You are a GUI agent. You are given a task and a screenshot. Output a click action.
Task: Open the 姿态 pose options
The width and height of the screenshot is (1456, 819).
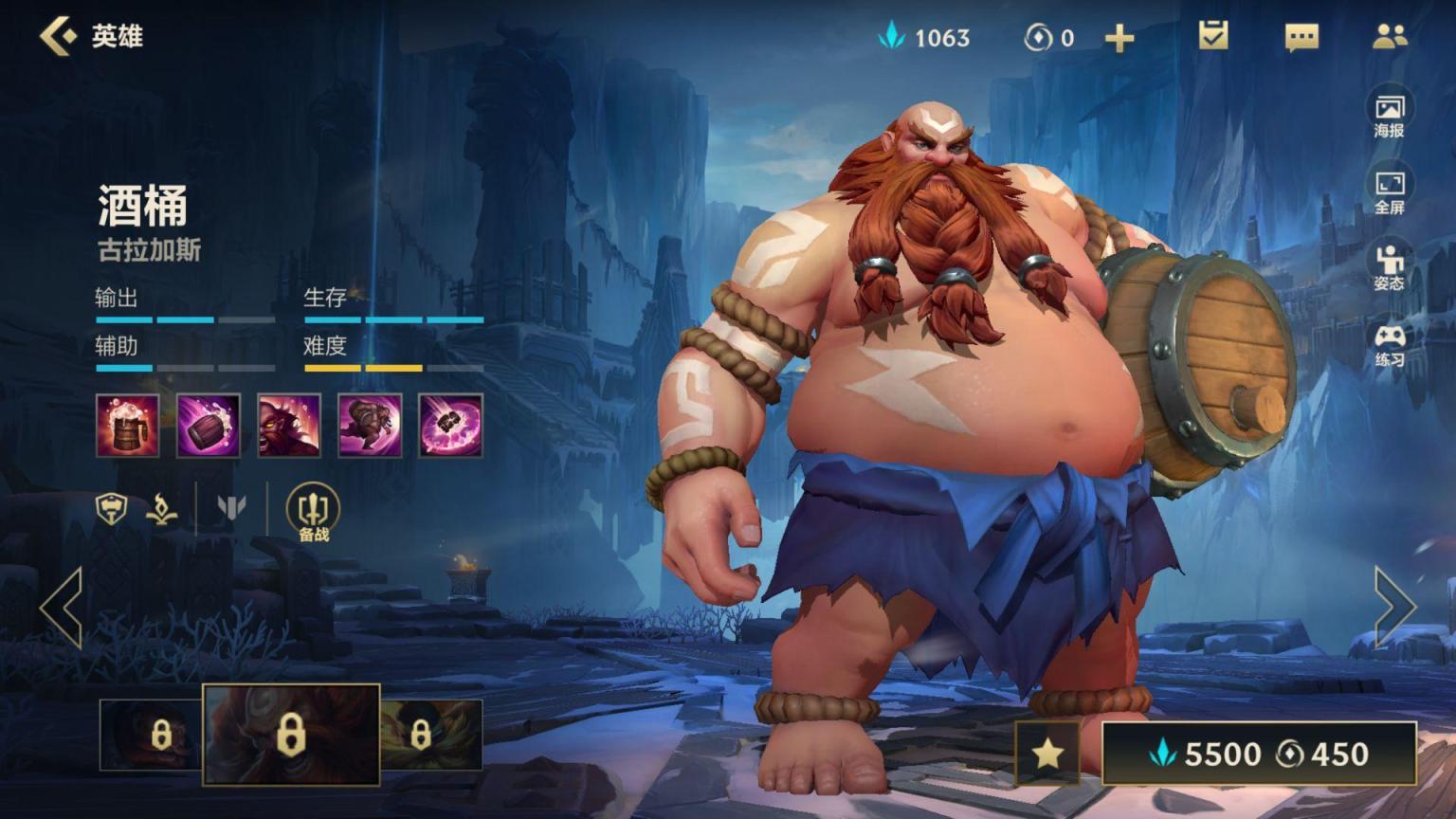coord(1390,267)
